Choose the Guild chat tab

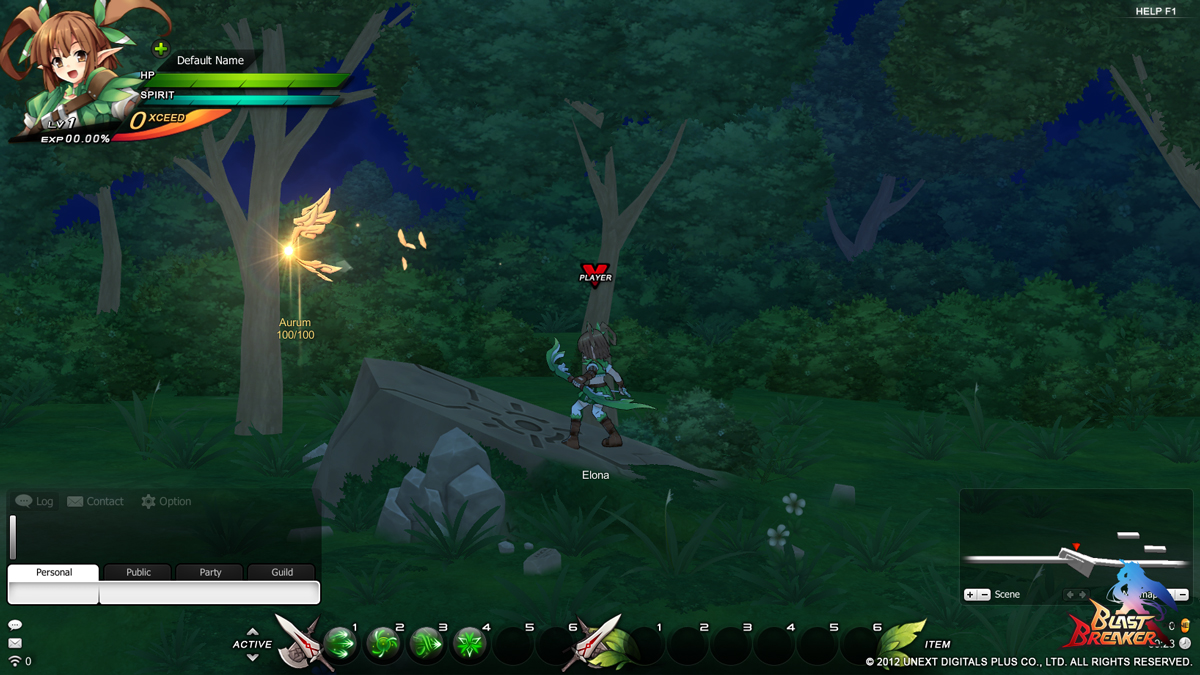(x=282, y=572)
